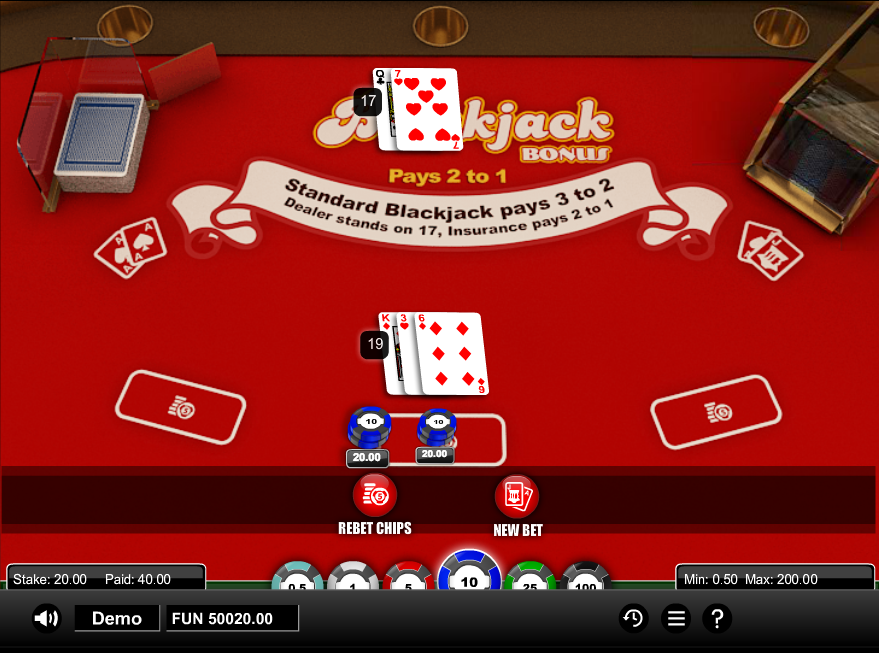Choose the green 25 chip
The width and height of the screenshot is (880, 653).
click(528, 580)
